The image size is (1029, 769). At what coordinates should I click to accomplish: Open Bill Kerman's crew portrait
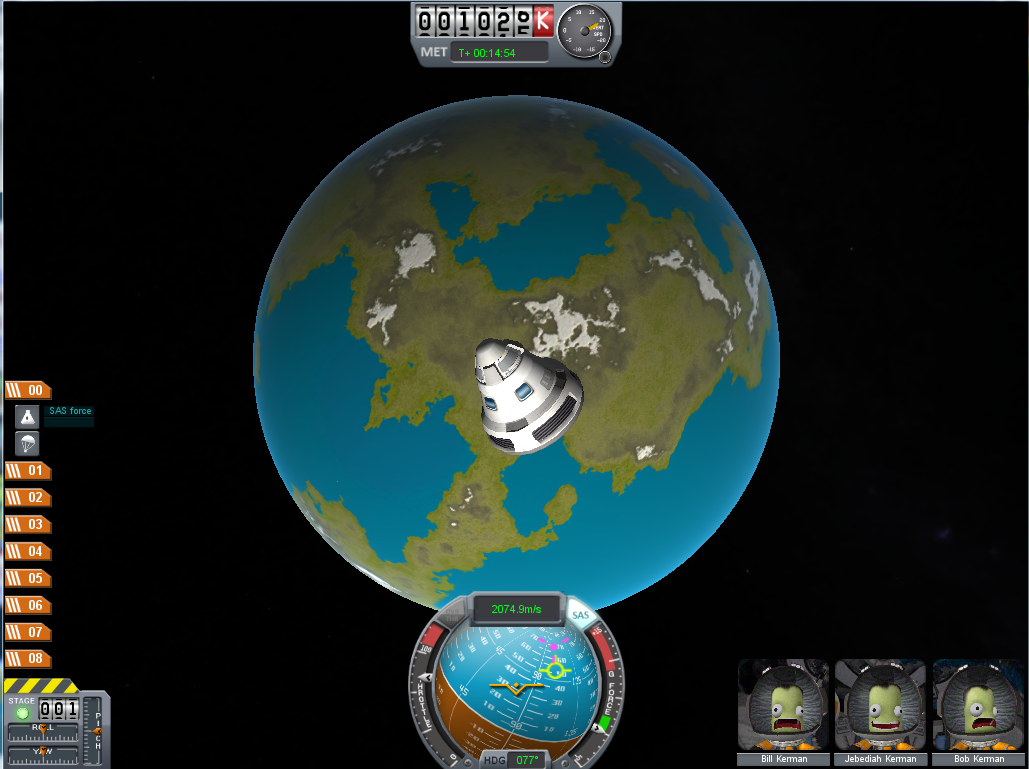[x=783, y=705]
